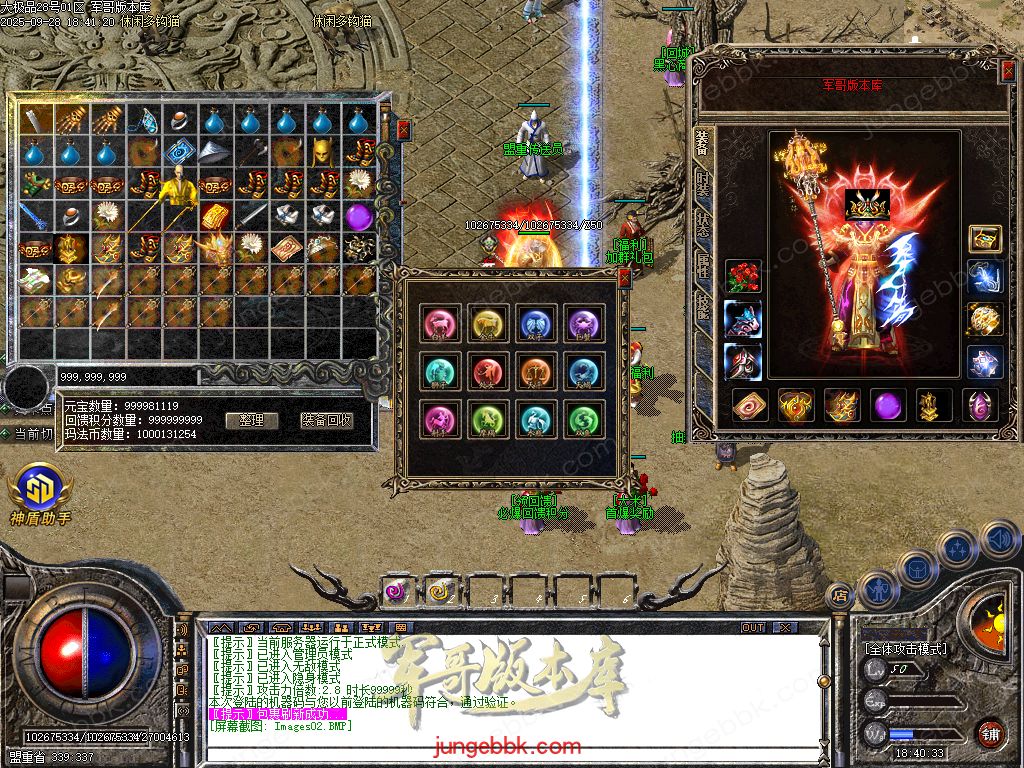Image resolution: width=1024 pixels, height=768 pixels.
Task: Close the inventory bag window
Action: 403,129
